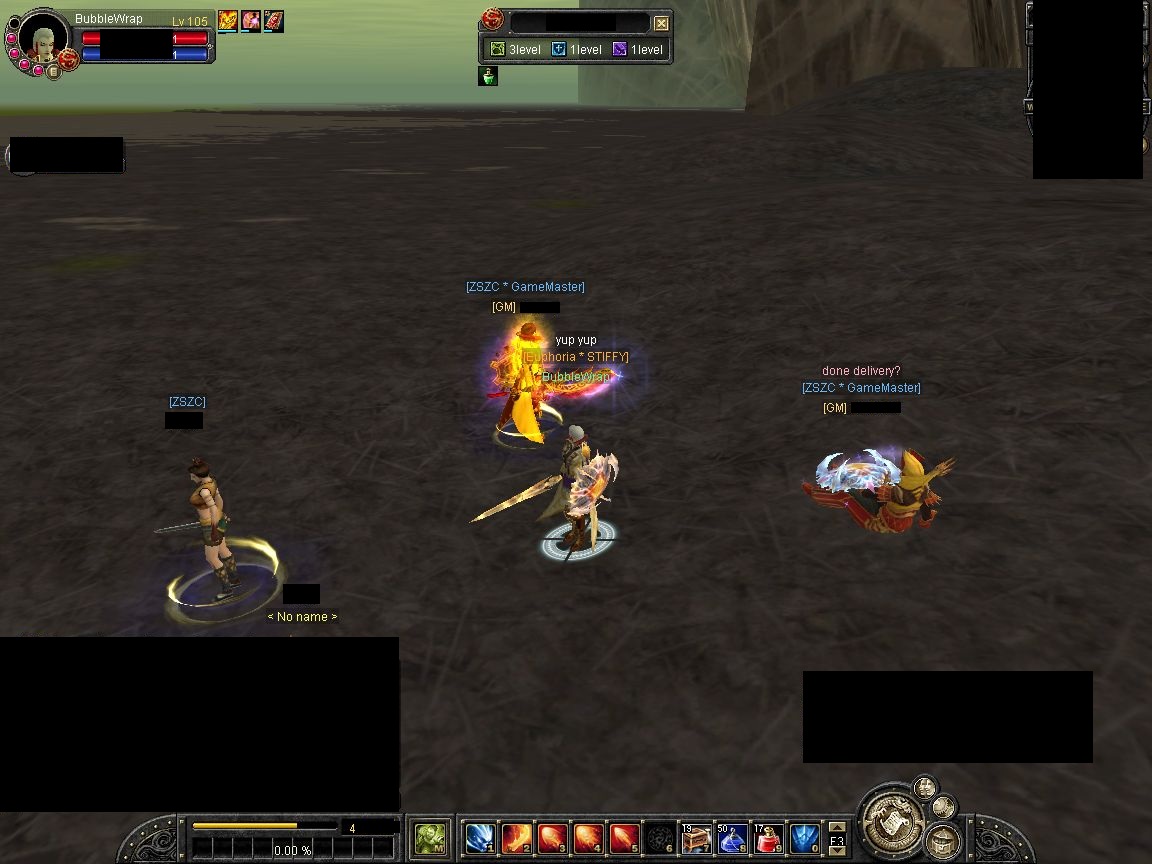Trigger the fire skill in hotbar slot 4
The width and height of the screenshot is (1152, 864).
click(588, 837)
